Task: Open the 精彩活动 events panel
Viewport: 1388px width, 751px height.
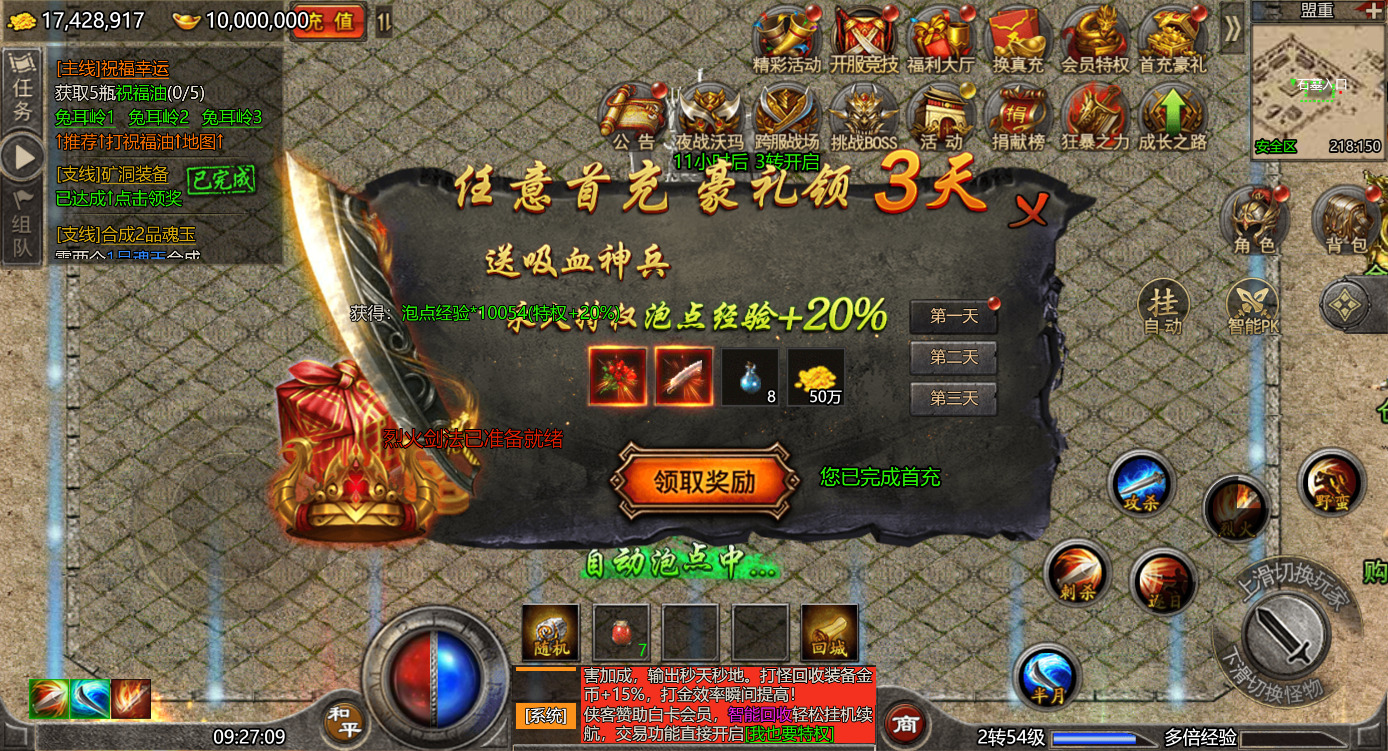Action: click(786, 35)
